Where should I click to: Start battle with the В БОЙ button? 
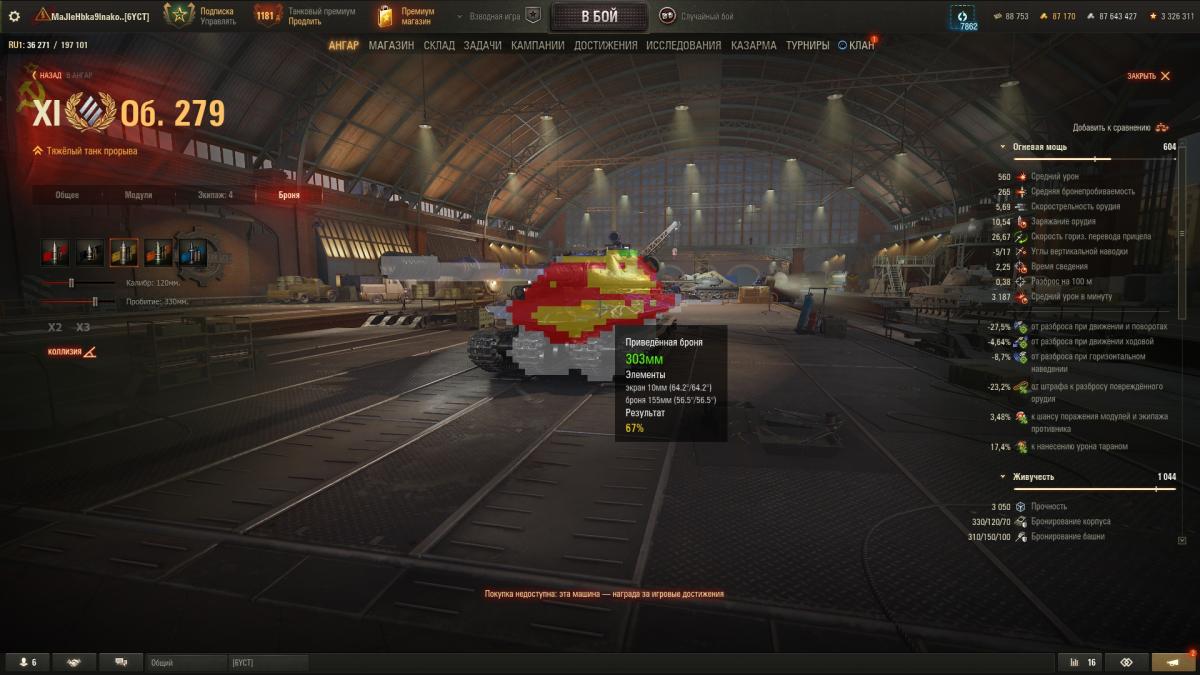598,16
